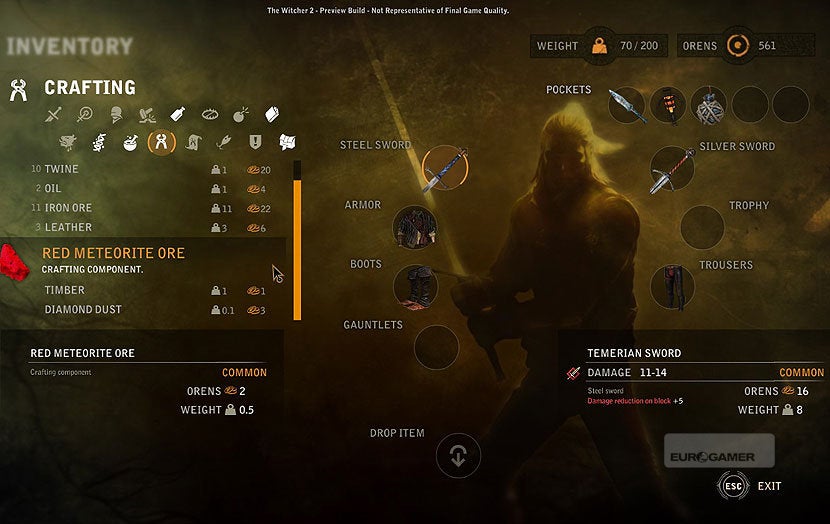Show the potion bottle category tab

[x=178, y=115]
